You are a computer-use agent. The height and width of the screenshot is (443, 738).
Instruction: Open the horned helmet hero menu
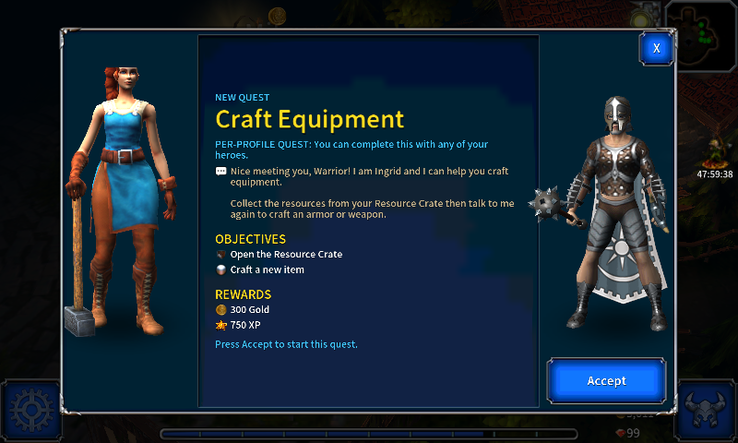pos(706,412)
